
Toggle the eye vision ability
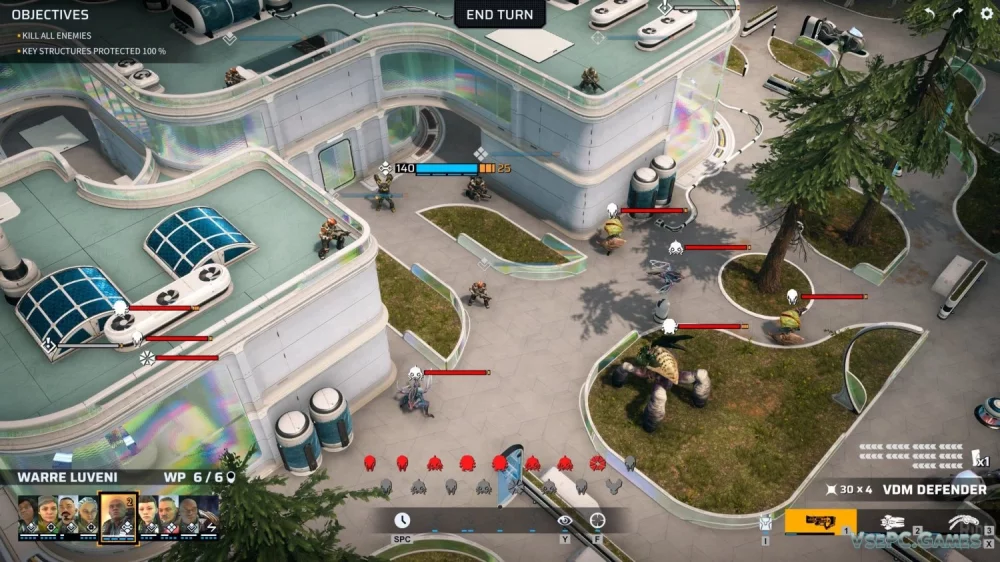click(x=565, y=520)
